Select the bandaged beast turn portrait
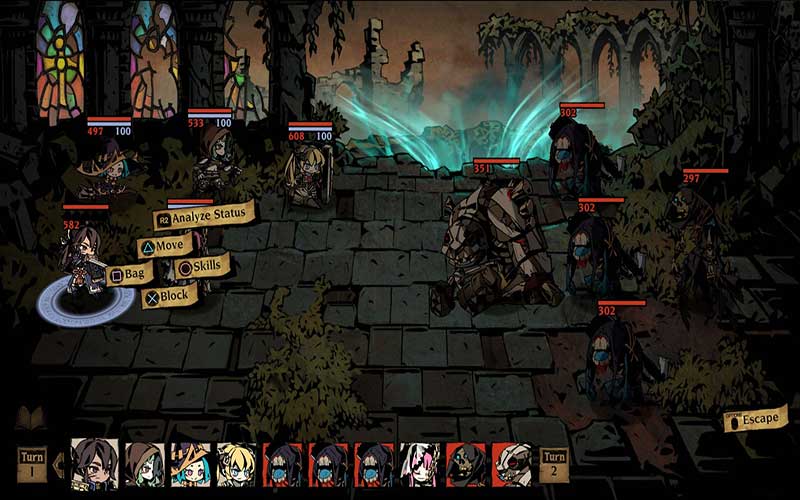800x500 pixels. (512, 465)
